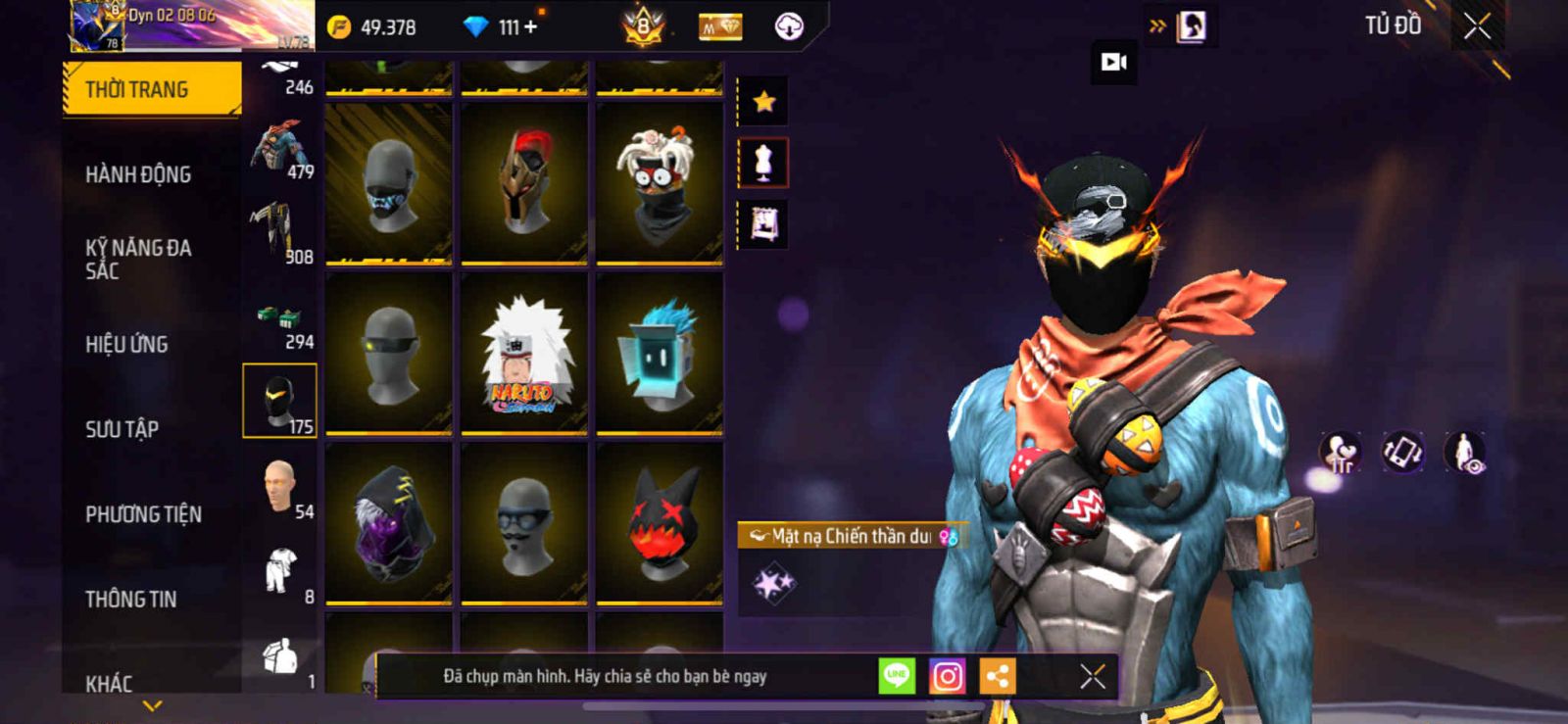Viewport: 1568px width, 724px height.
Task: Select the Kỹ Năng Đa Sắc tab
Action: pos(138,259)
